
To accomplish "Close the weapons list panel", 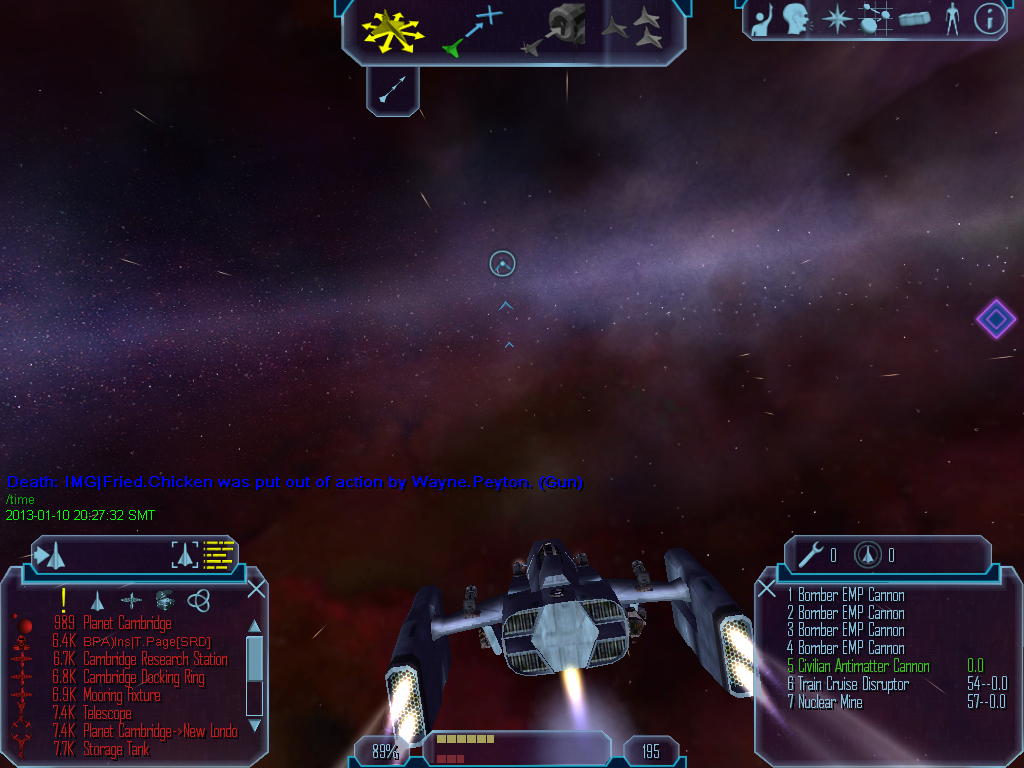I will [767, 588].
